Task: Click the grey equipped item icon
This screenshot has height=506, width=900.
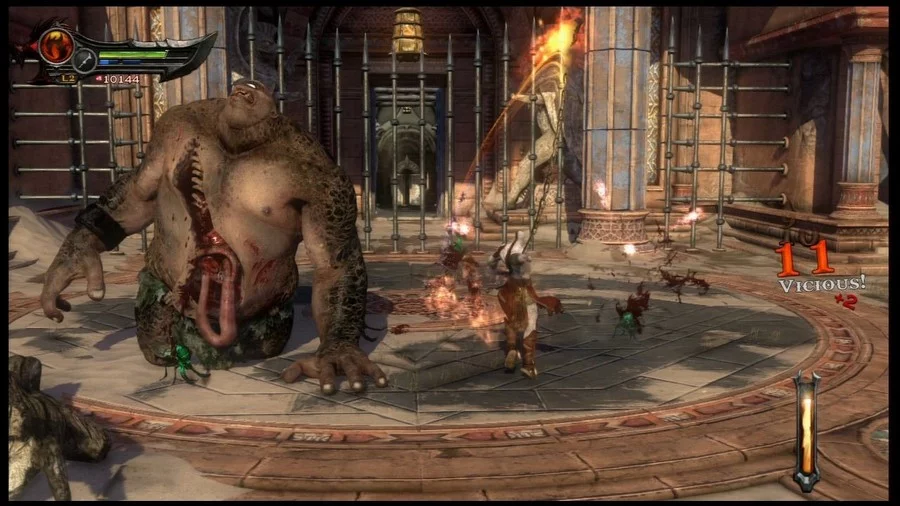Action: point(86,60)
